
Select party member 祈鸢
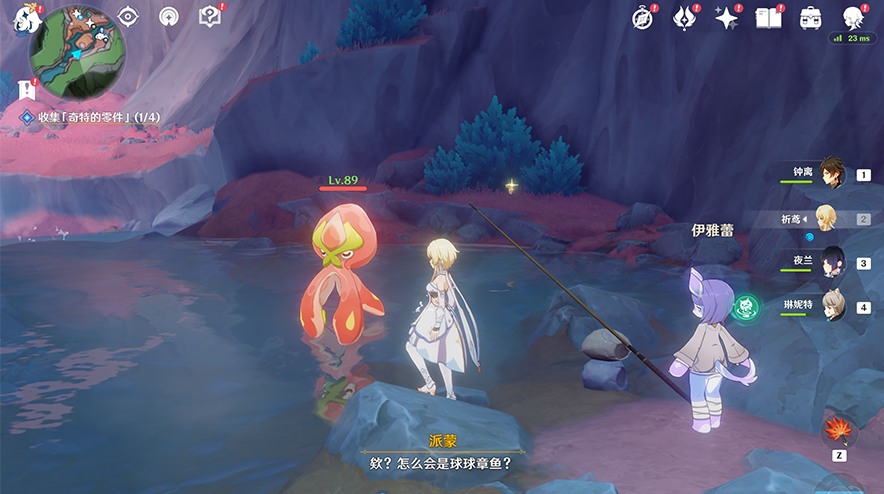coord(832,218)
